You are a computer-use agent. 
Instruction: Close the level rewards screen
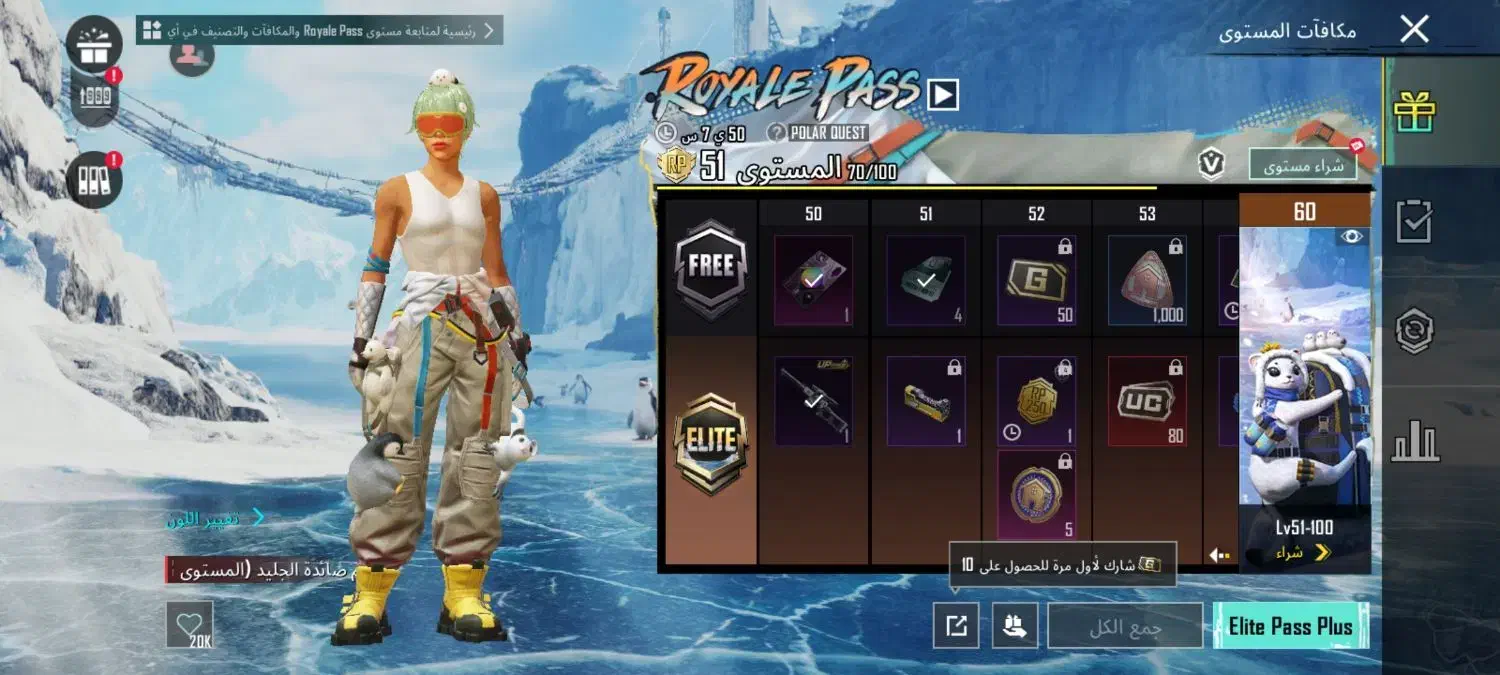(x=1414, y=29)
